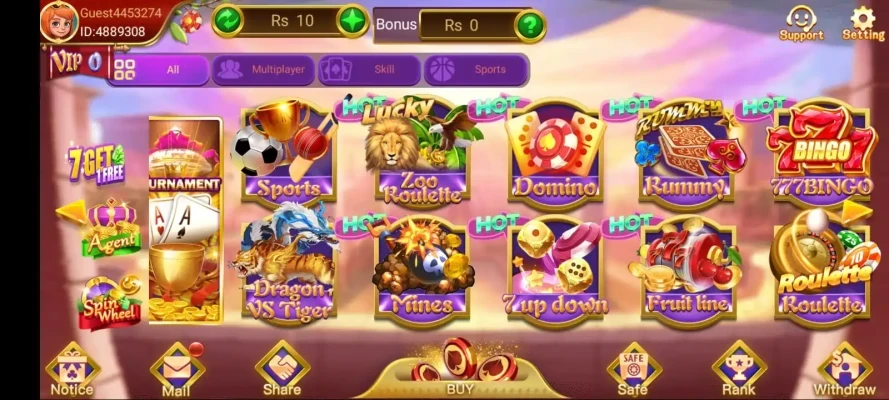Select the Skill games tab
The height and width of the screenshot is (400, 889).
pos(369,70)
